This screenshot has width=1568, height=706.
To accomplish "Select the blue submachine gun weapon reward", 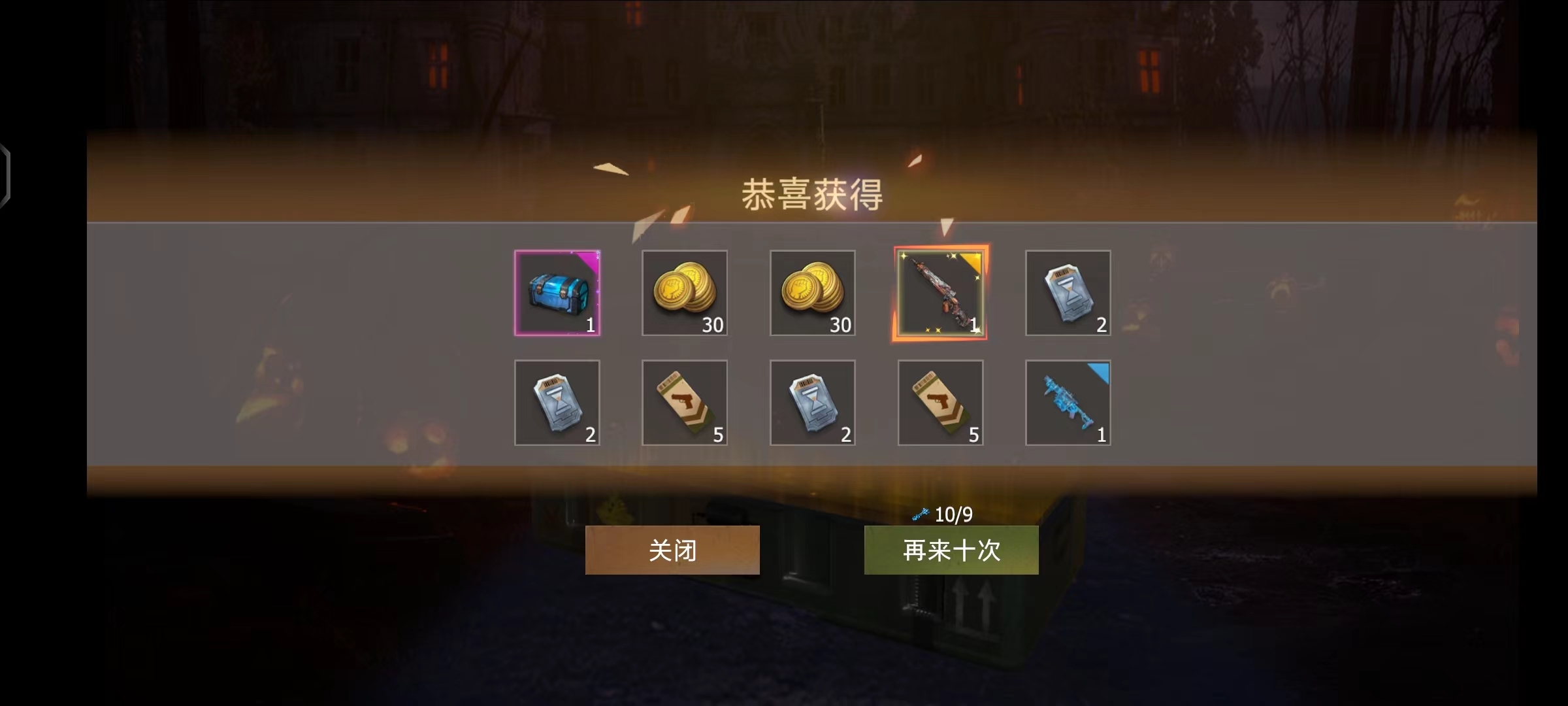I will (x=1068, y=403).
